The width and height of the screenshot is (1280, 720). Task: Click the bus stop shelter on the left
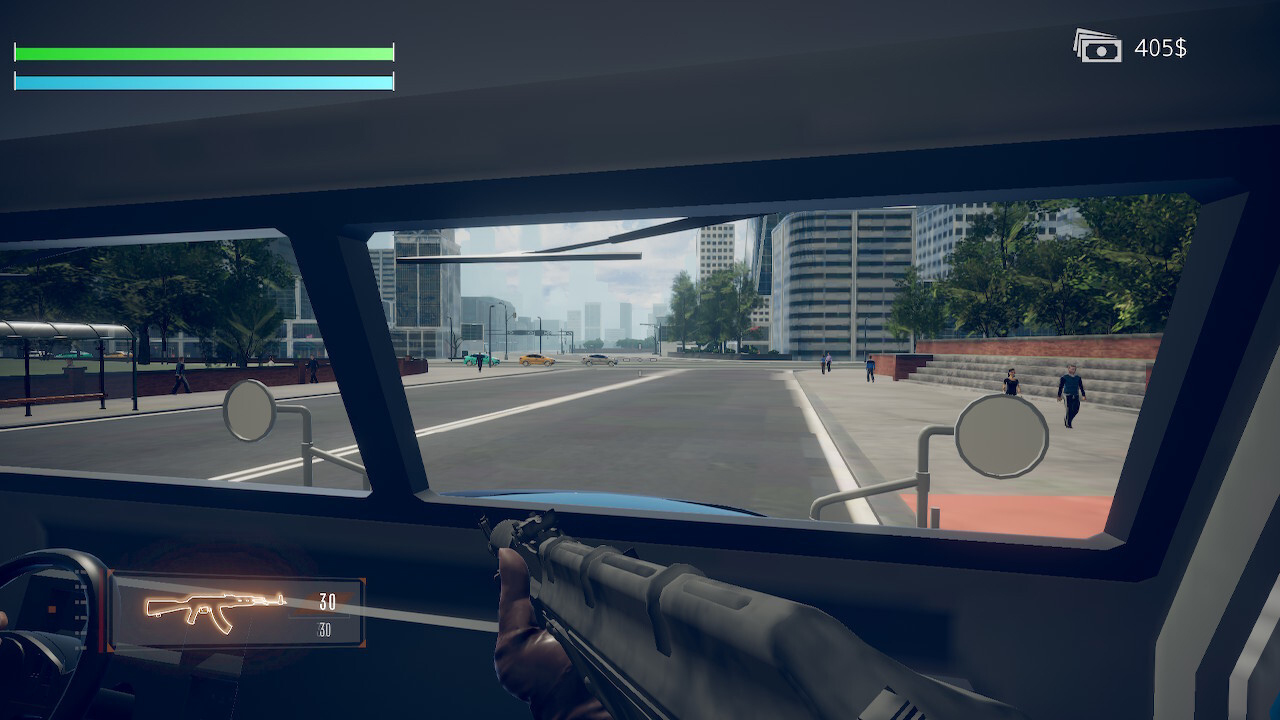coord(65,350)
